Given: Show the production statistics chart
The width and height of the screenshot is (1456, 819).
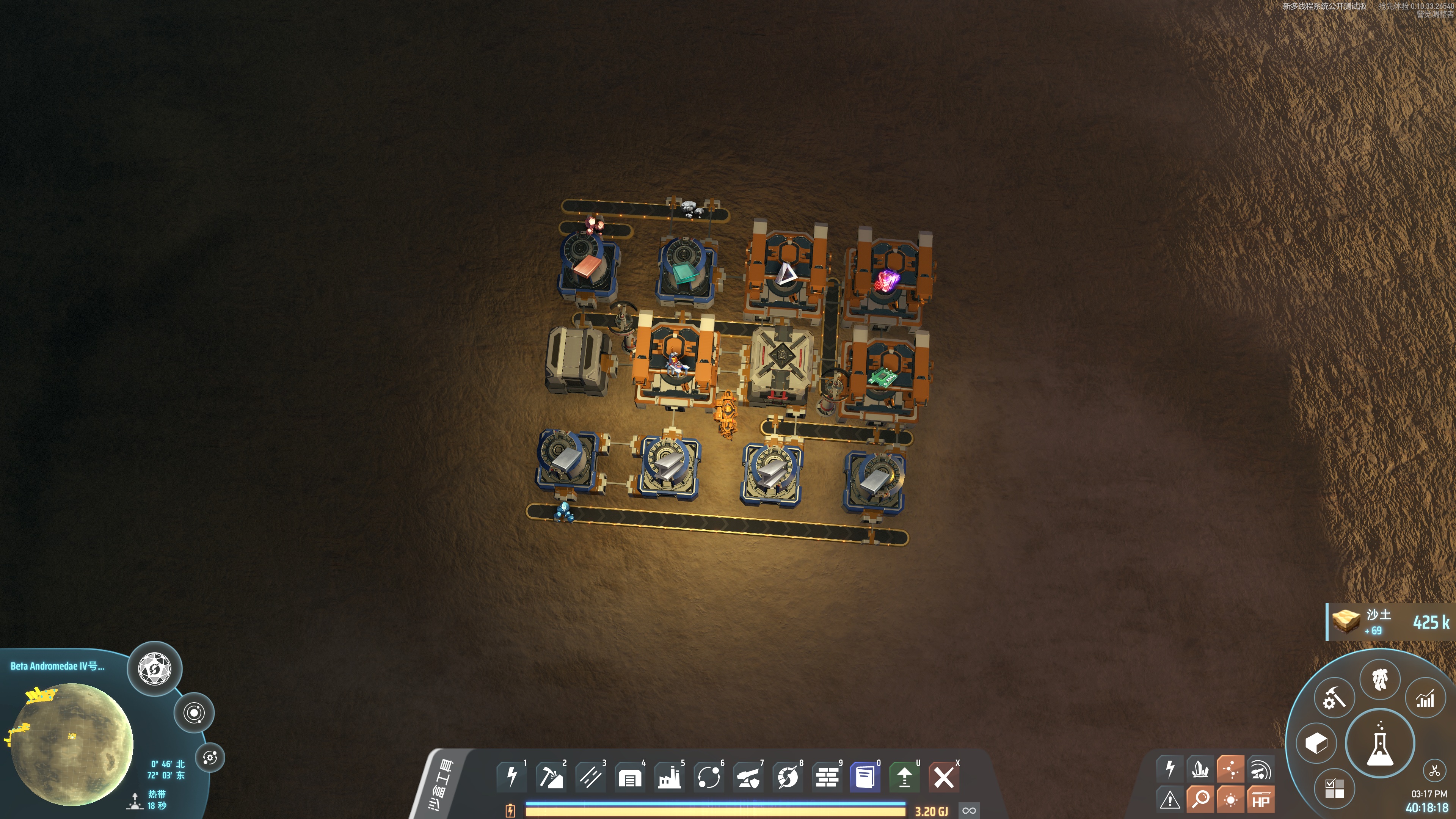Looking at the screenshot, I should tap(1425, 700).
